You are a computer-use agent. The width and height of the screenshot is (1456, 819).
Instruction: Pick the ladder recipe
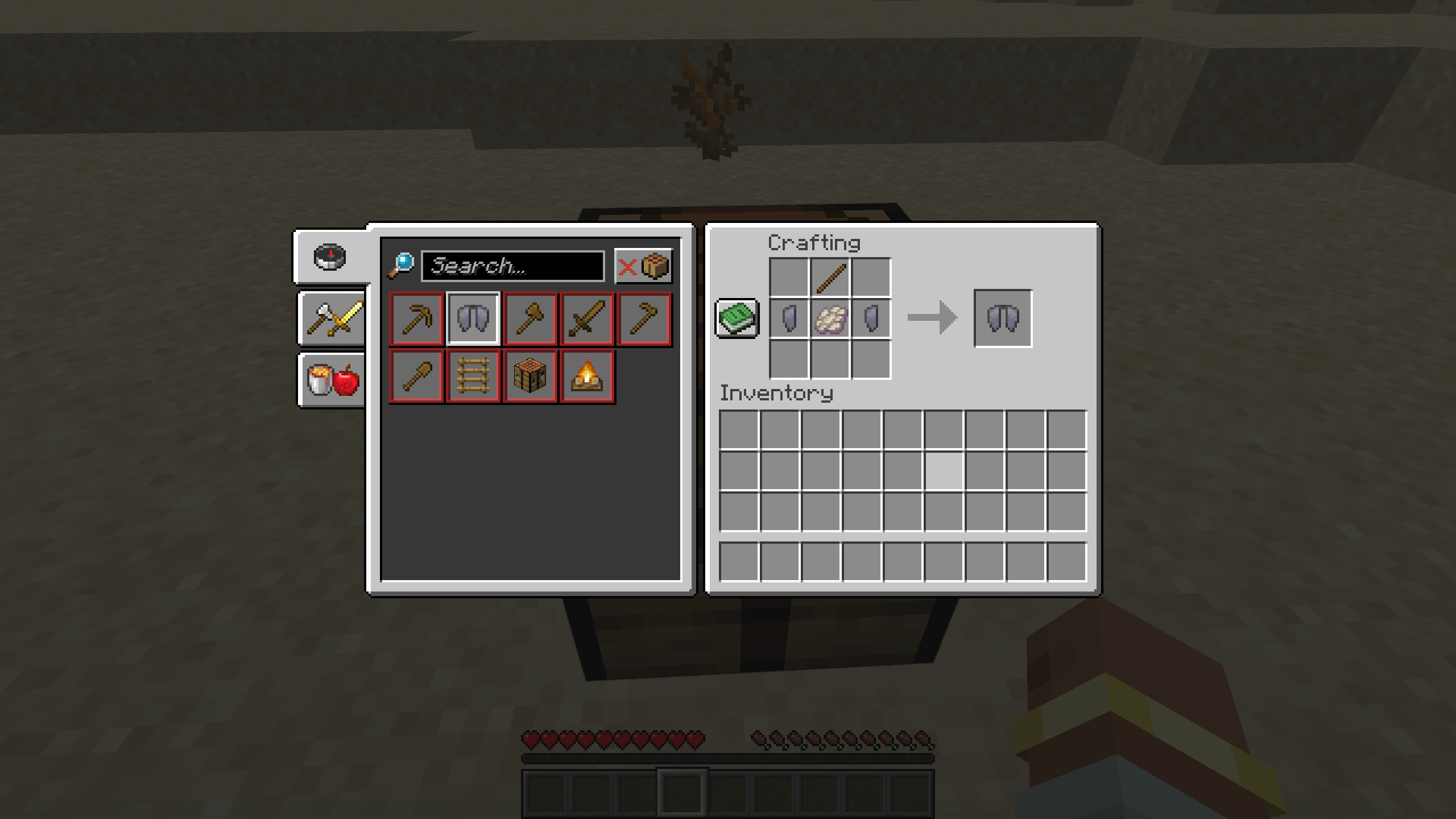(x=473, y=376)
